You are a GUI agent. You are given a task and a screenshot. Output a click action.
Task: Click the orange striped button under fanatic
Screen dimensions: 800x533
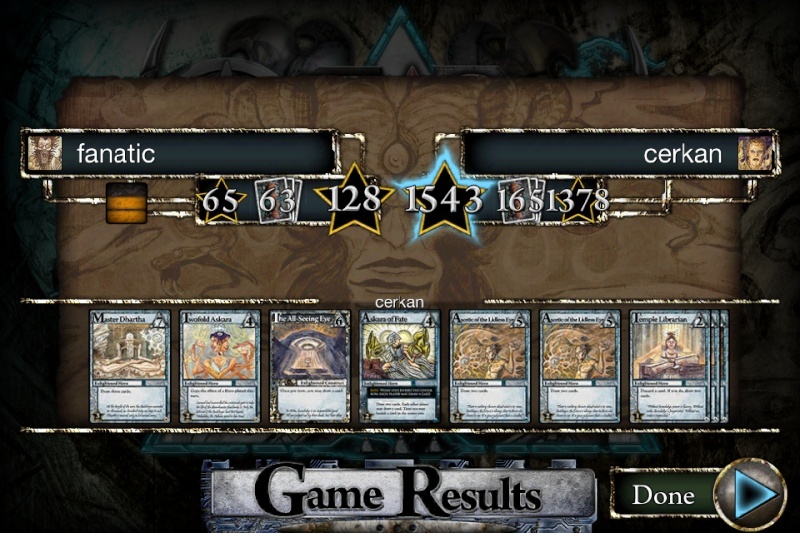(126, 202)
